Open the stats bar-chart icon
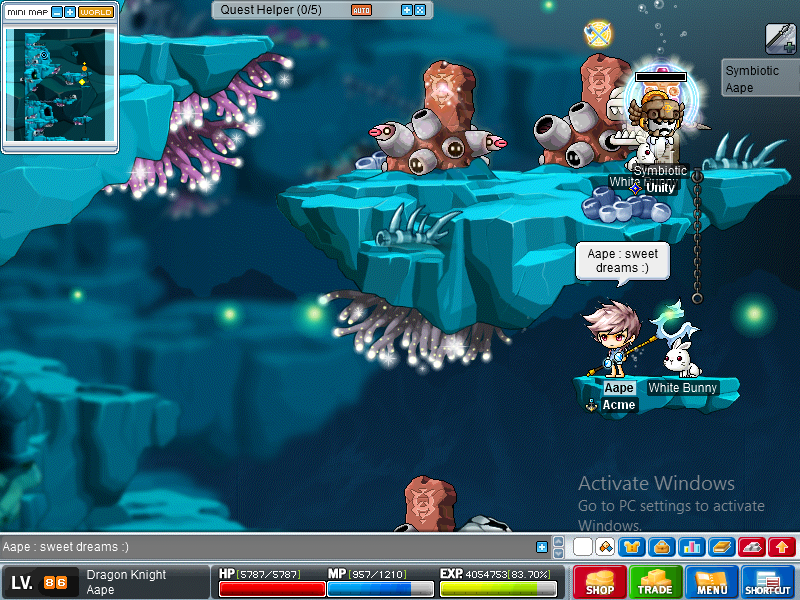 coord(690,547)
